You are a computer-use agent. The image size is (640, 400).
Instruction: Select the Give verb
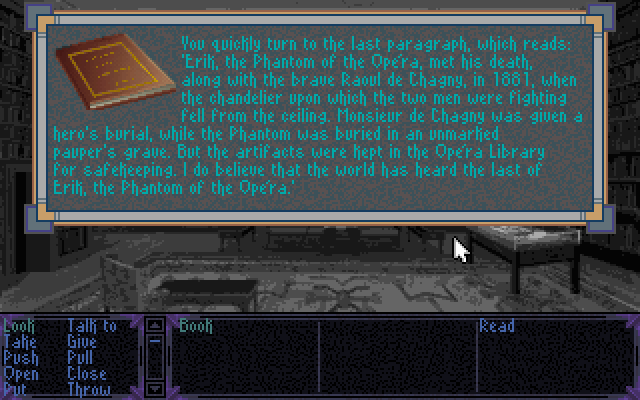tap(82, 341)
